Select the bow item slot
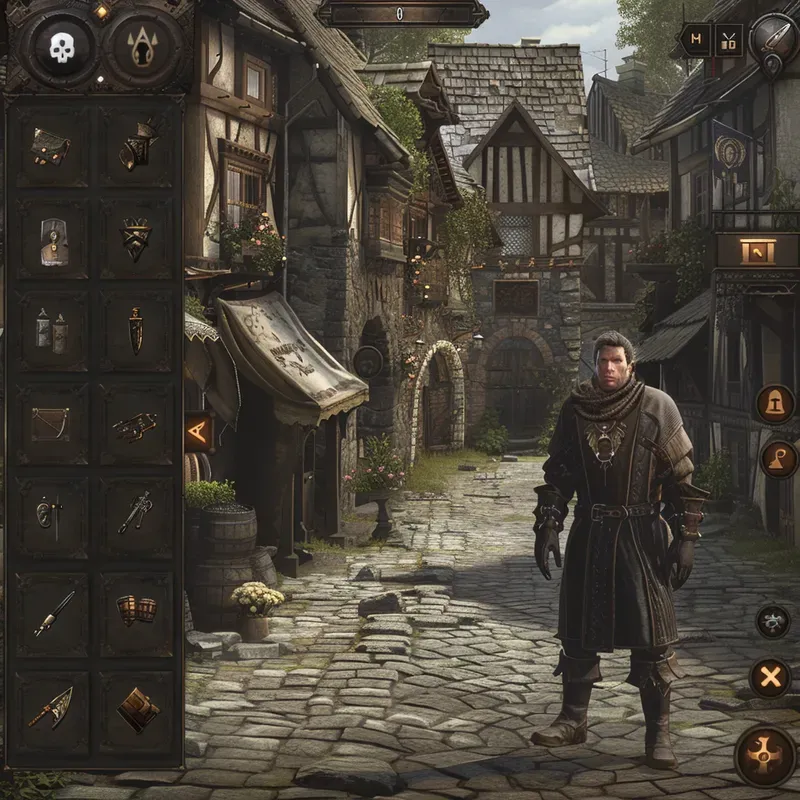This screenshot has height=800, width=800. (x=50, y=424)
